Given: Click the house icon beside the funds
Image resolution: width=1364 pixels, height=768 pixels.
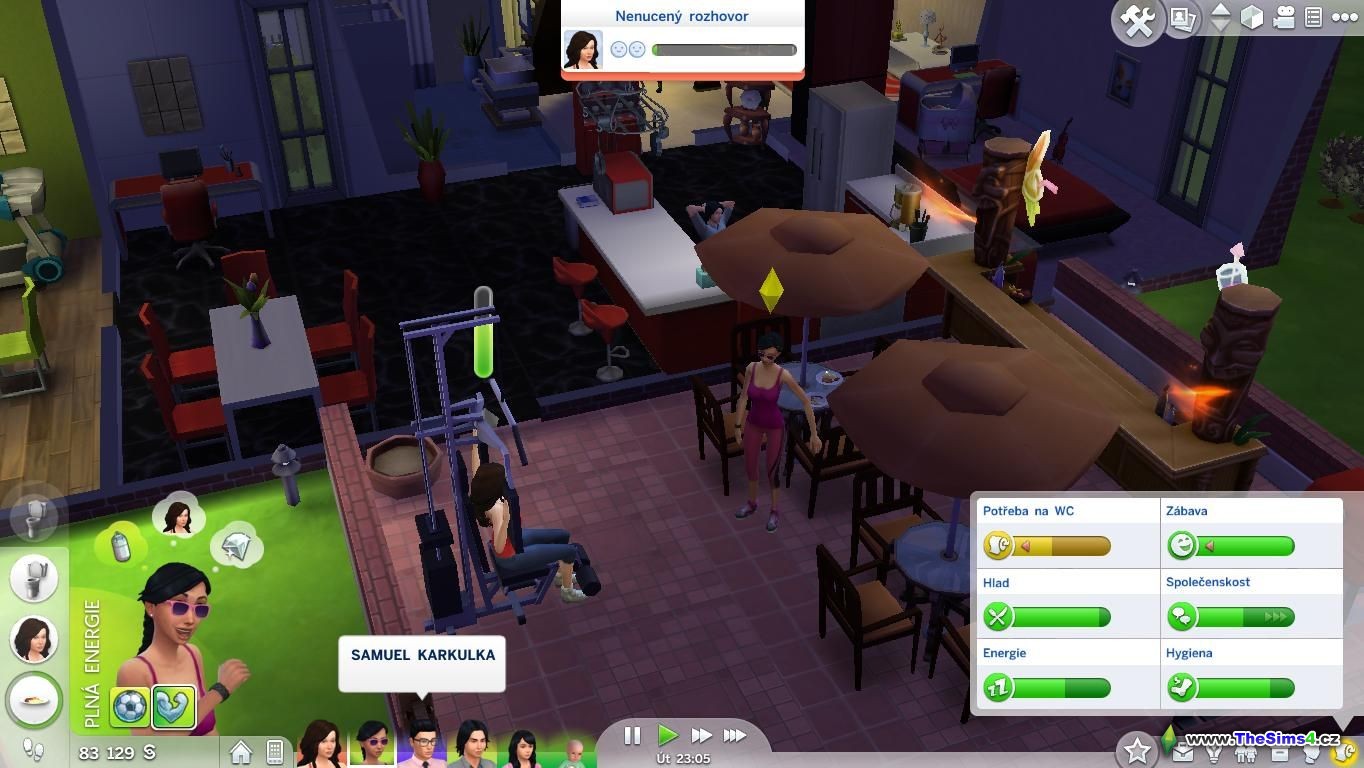Looking at the screenshot, I should [x=241, y=751].
